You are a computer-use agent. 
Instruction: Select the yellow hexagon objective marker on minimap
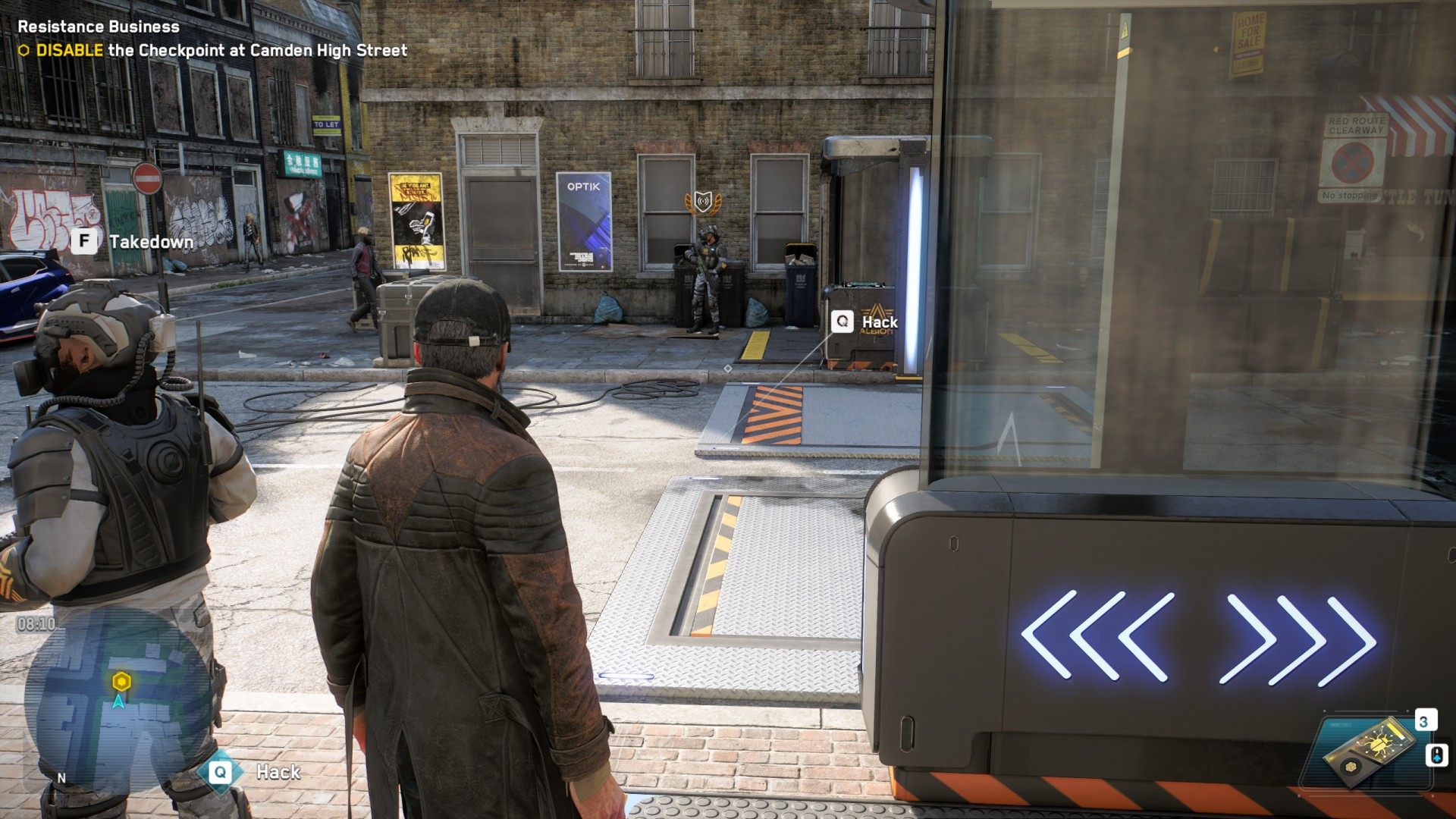(121, 681)
